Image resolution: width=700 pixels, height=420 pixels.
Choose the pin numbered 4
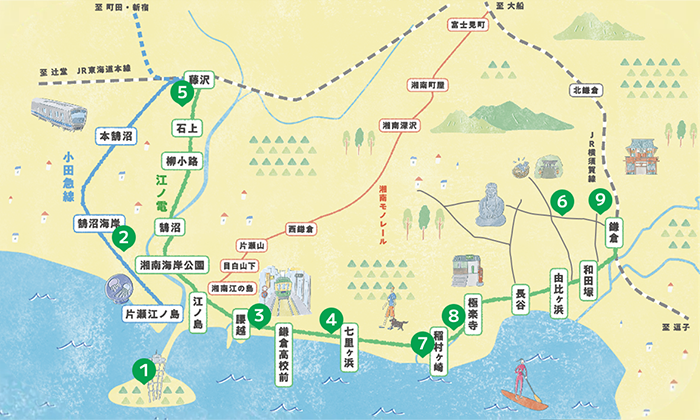pos(331,320)
